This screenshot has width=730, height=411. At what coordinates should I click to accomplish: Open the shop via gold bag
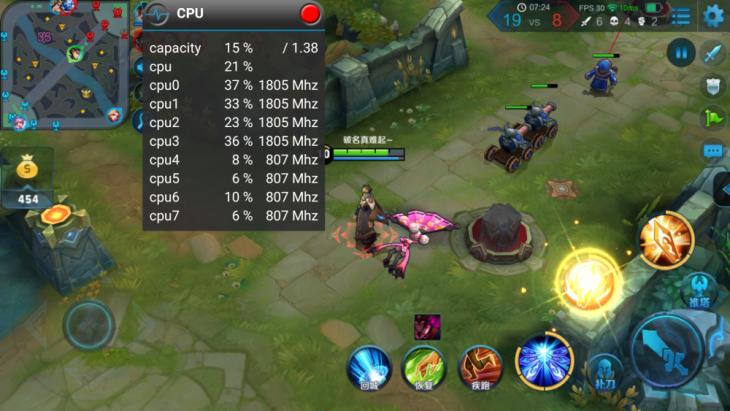pyautogui.click(x=27, y=172)
